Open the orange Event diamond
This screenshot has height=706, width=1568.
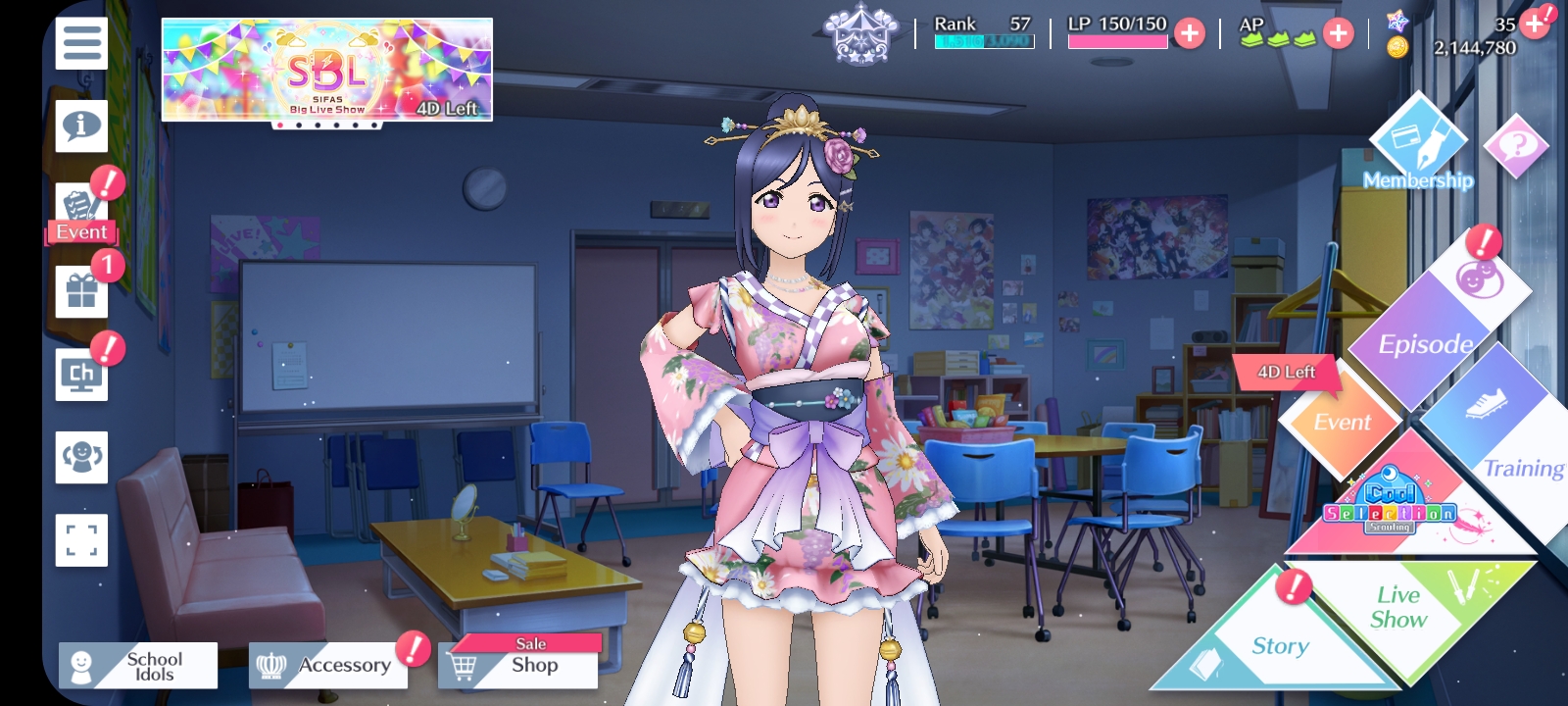pos(1341,422)
